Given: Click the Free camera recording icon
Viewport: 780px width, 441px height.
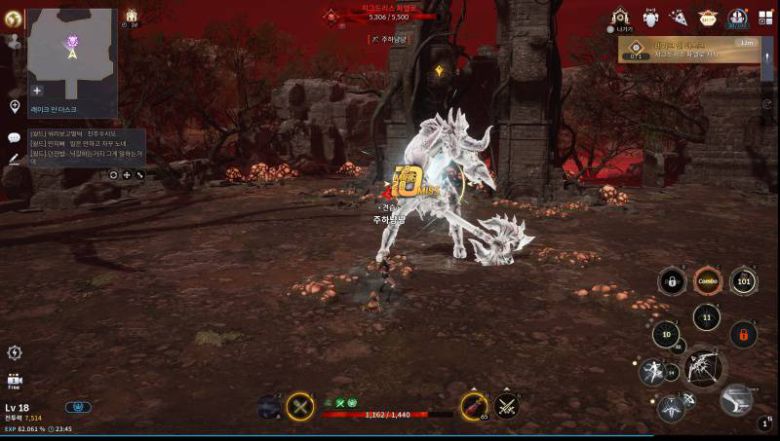Looking at the screenshot, I should point(14,381).
